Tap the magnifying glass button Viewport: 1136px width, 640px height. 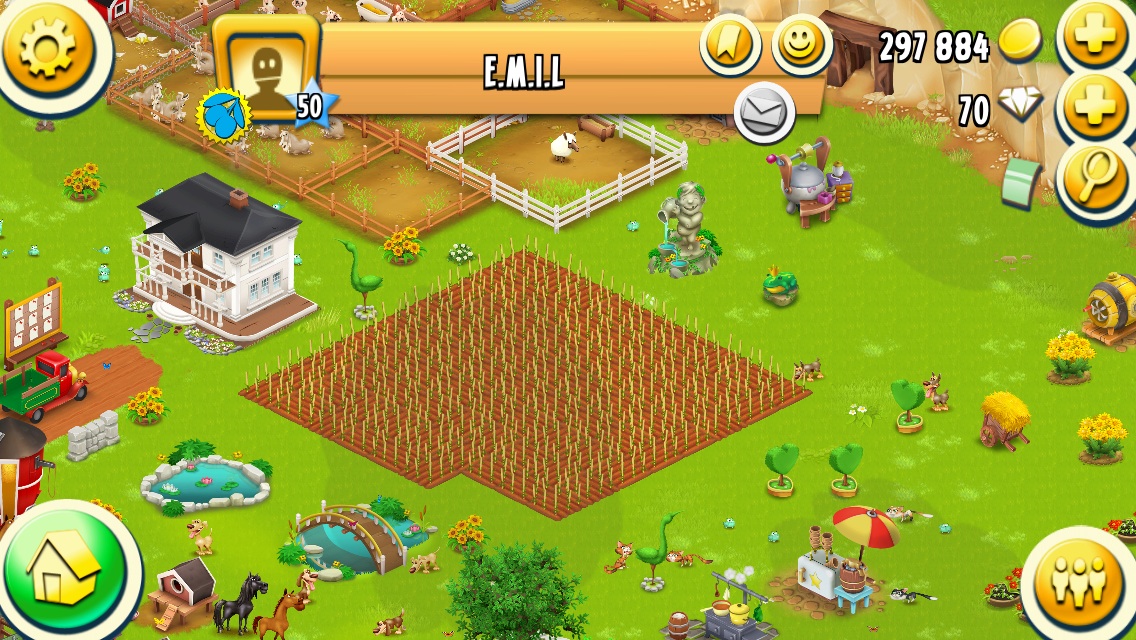click(1093, 178)
